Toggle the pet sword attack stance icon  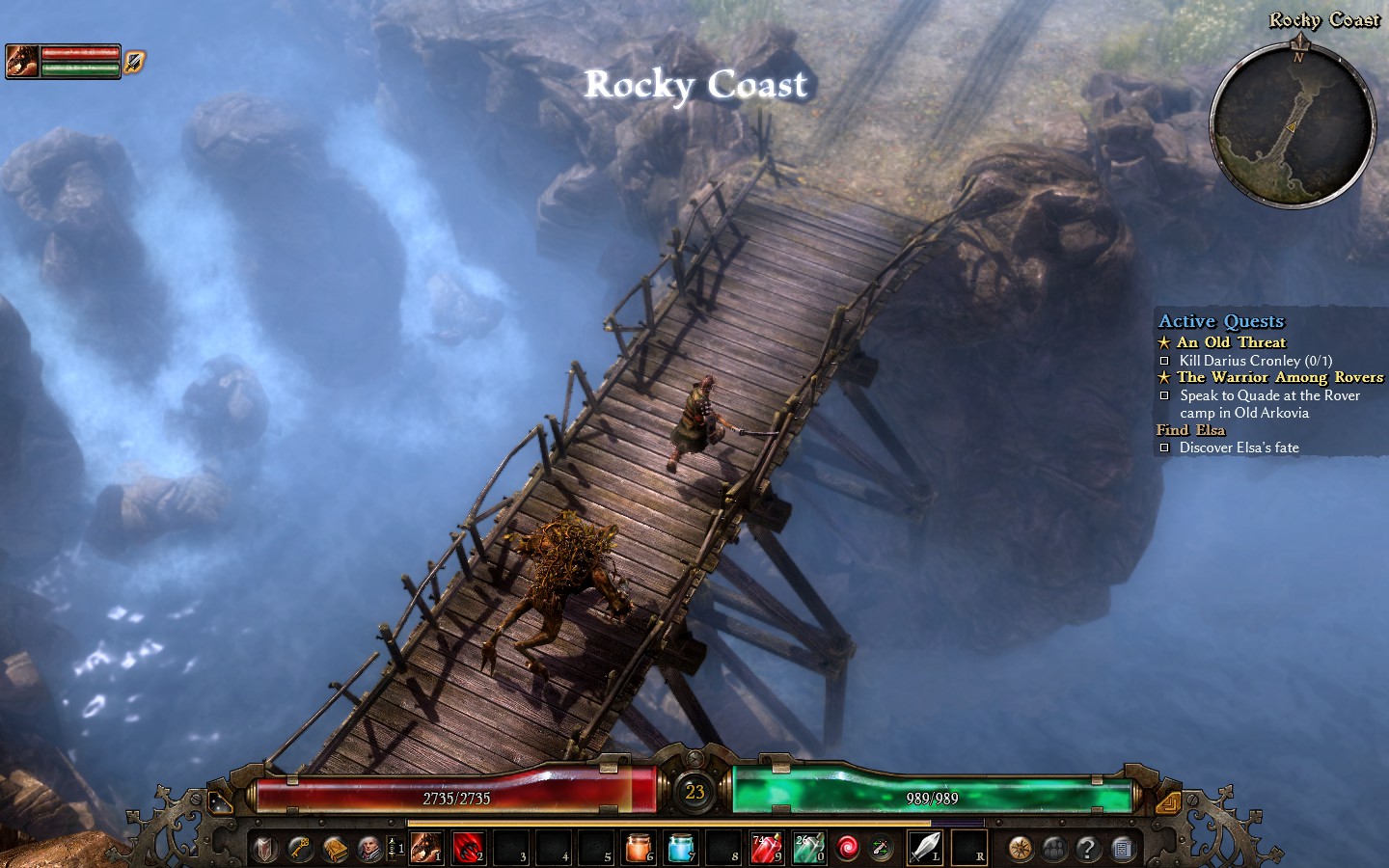coord(134,61)
